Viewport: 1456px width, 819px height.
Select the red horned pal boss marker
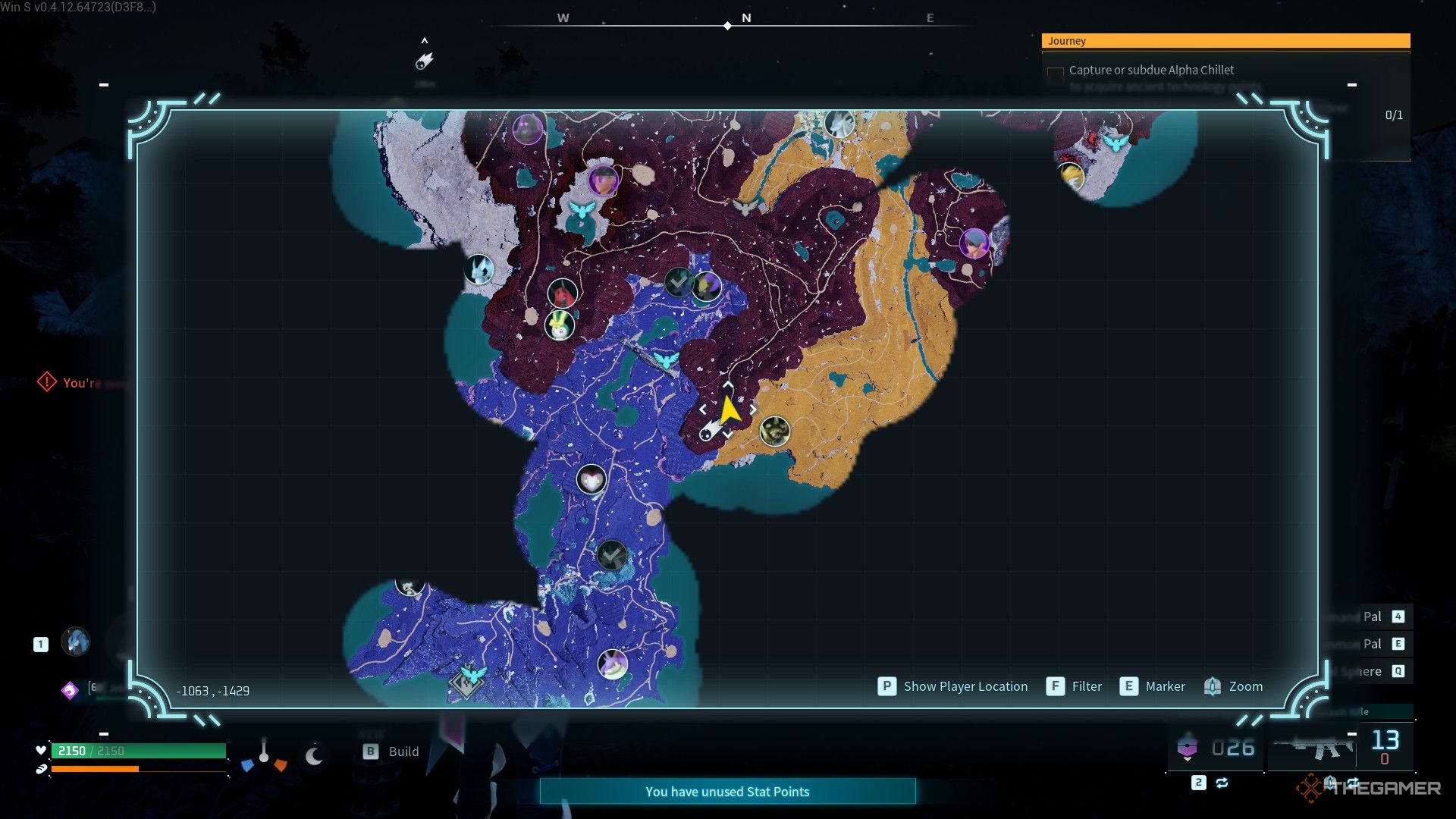point(562,293)
